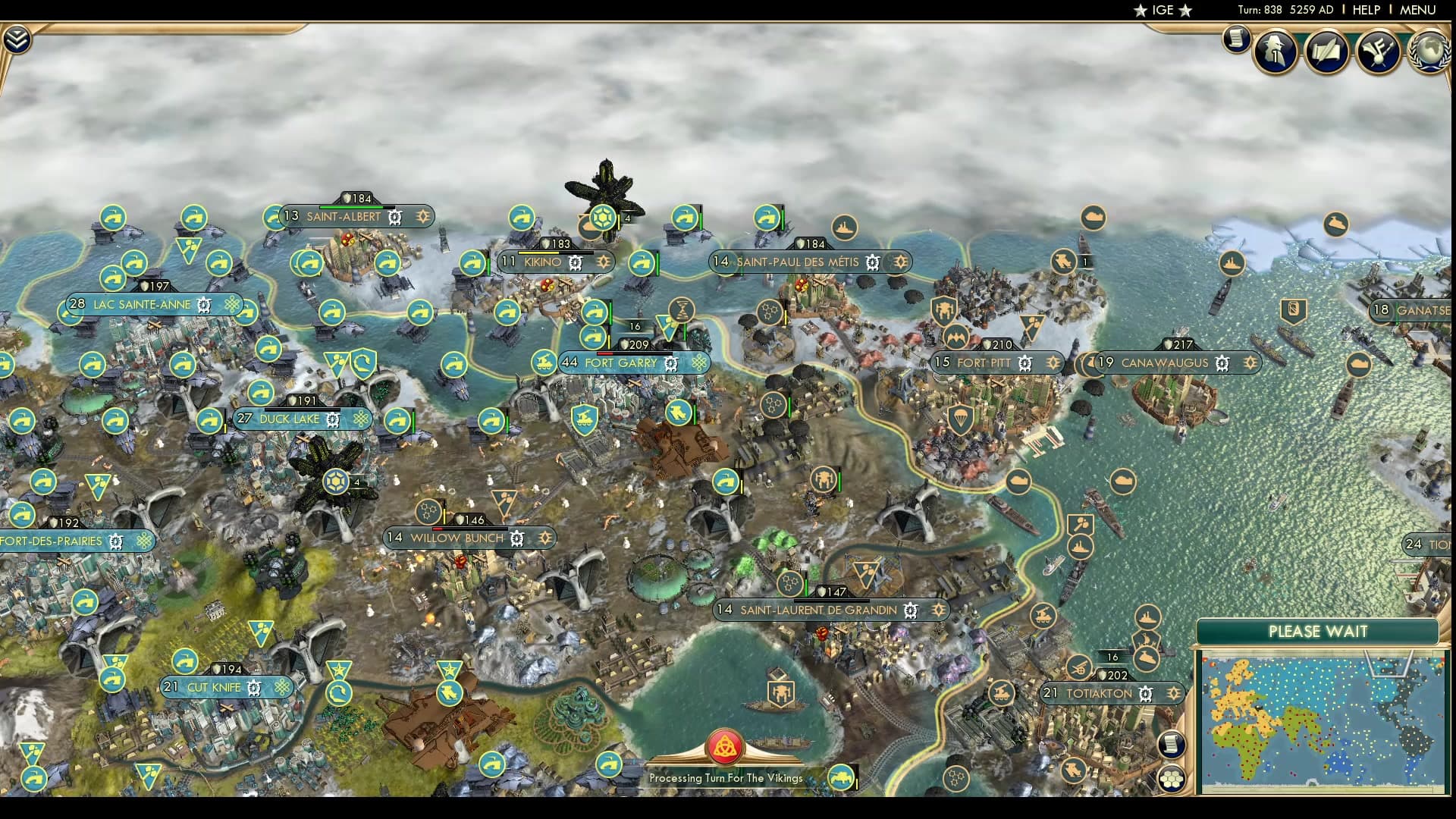Screen dimensions: 1456x819
Task: Open the Social Policies scroll-and-quill icon
Action: point(1326,53)
